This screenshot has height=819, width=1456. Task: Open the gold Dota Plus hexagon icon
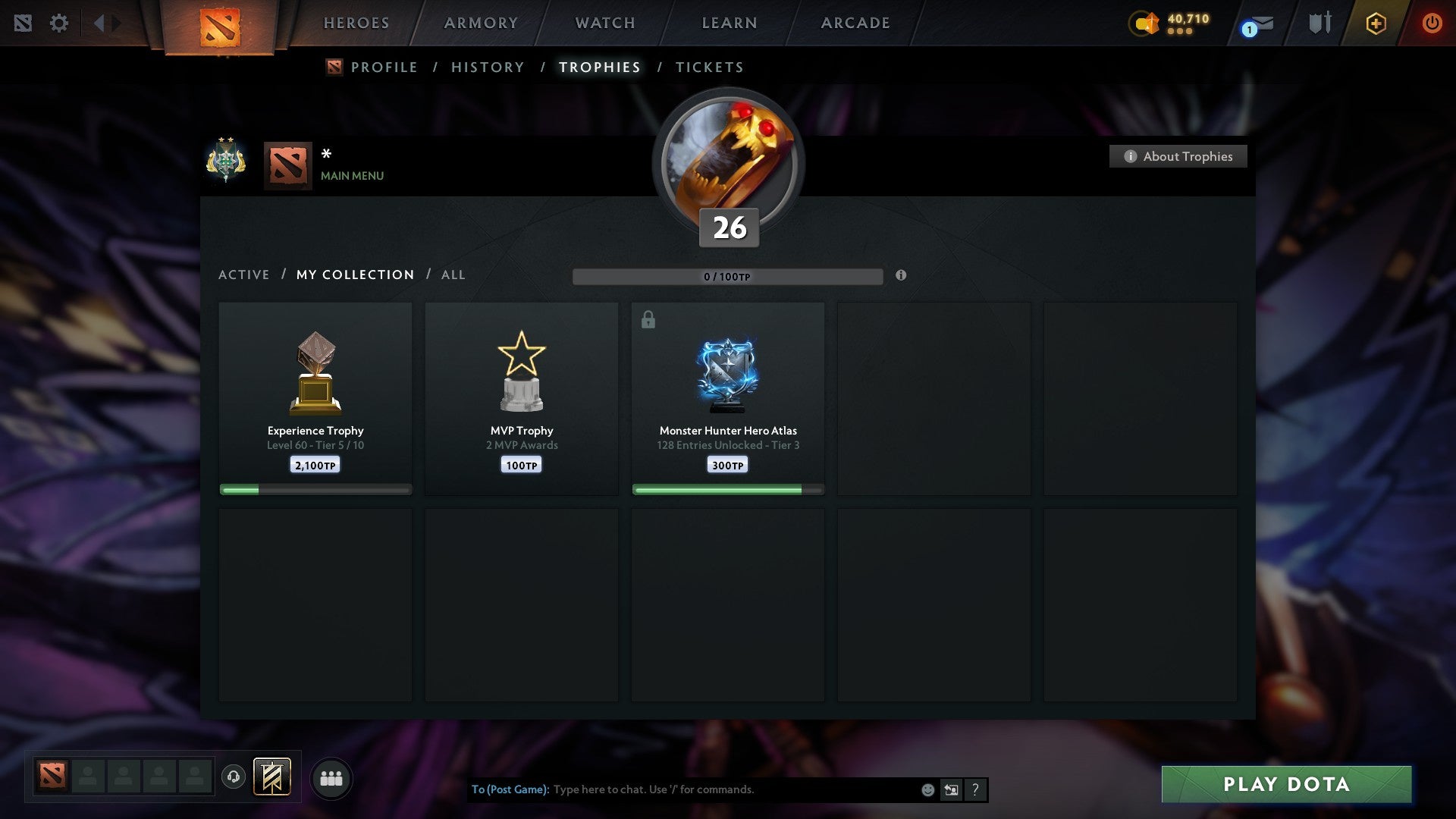[1376, 23]
